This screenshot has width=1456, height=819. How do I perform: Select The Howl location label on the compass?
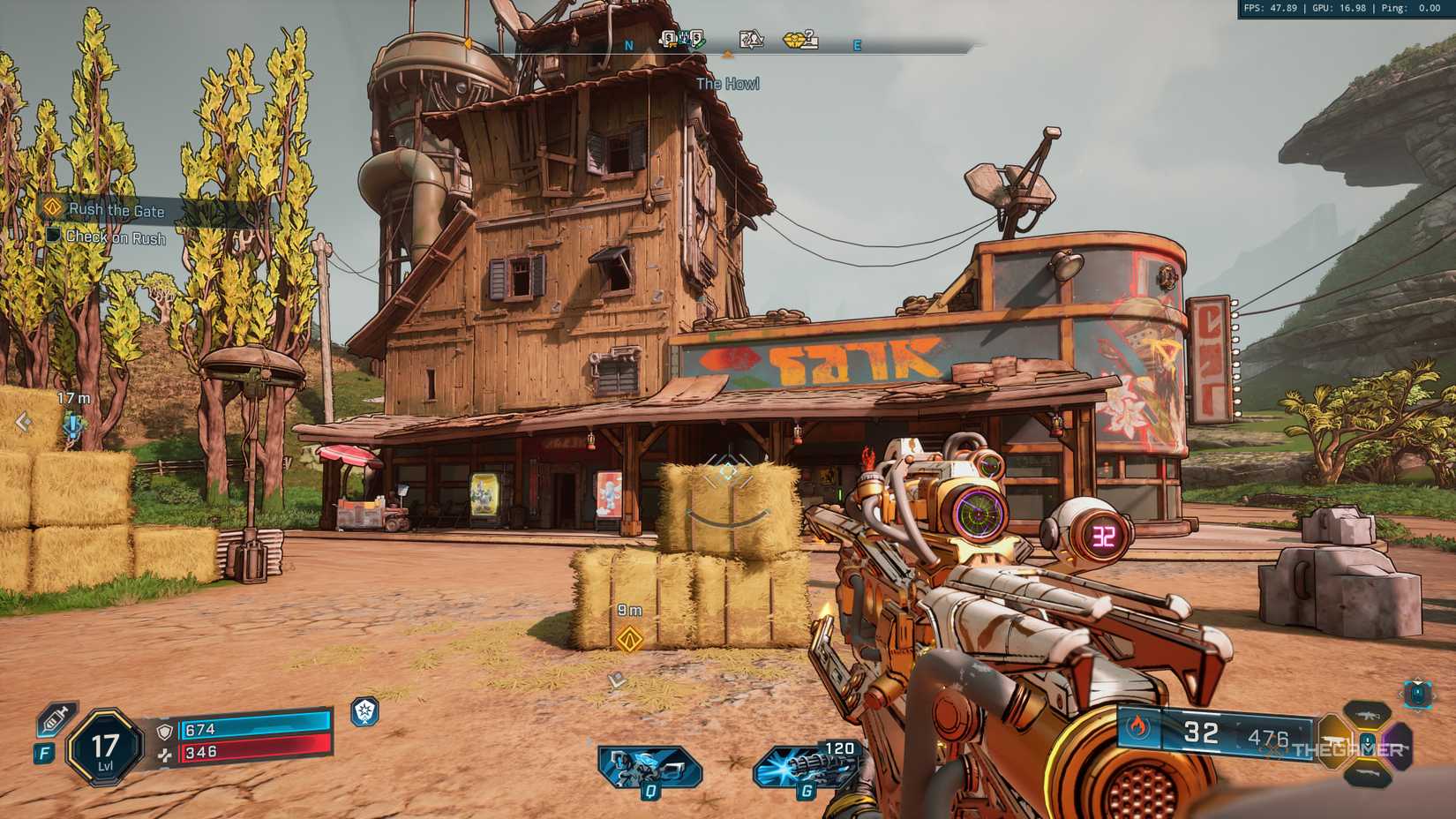pyautogui.click(x=728, y=83)
